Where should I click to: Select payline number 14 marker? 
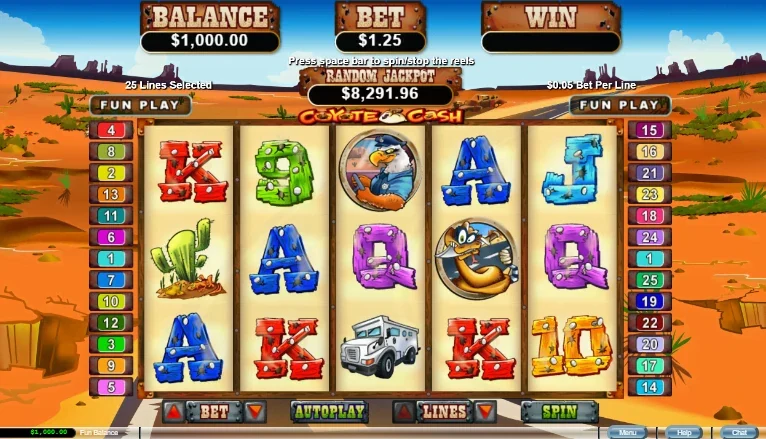651,387
